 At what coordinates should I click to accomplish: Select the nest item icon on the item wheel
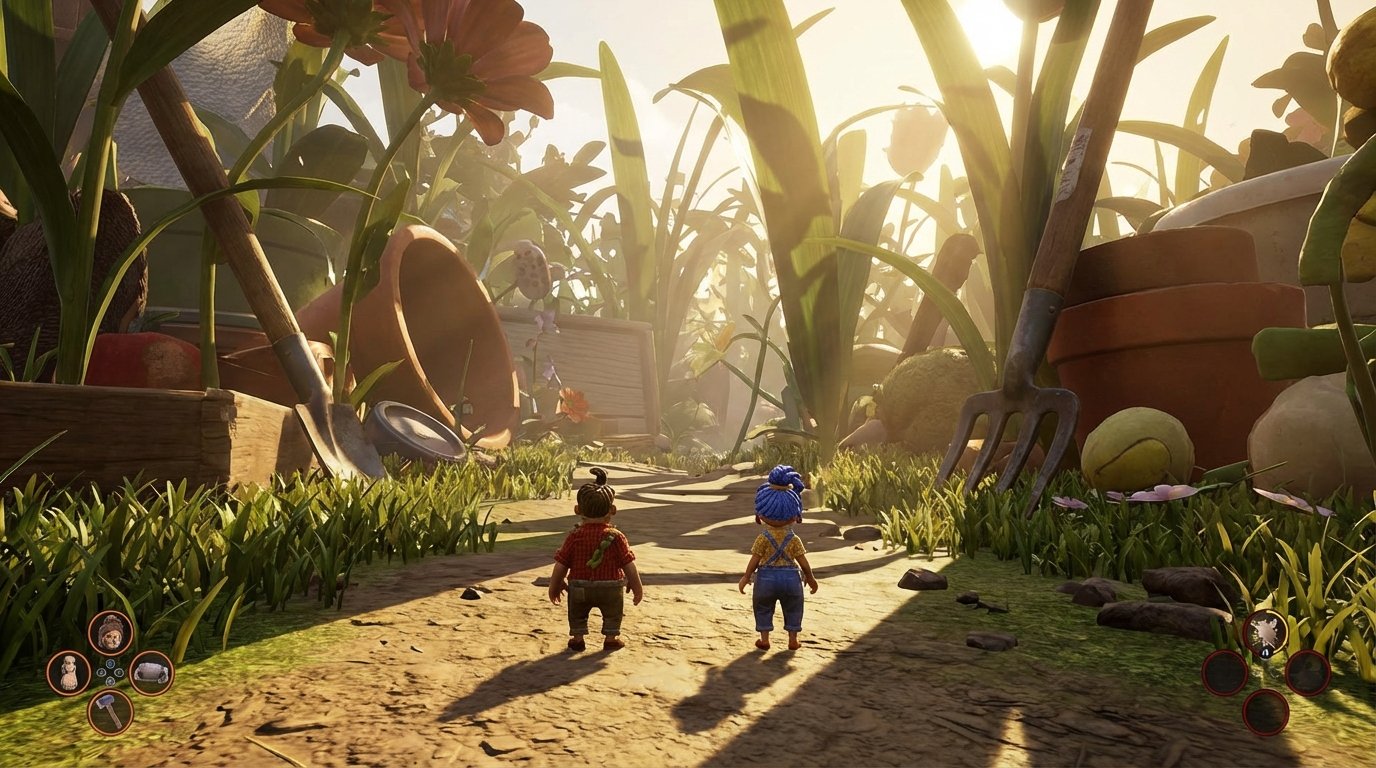pyautogui.click(x=151, y=671)
